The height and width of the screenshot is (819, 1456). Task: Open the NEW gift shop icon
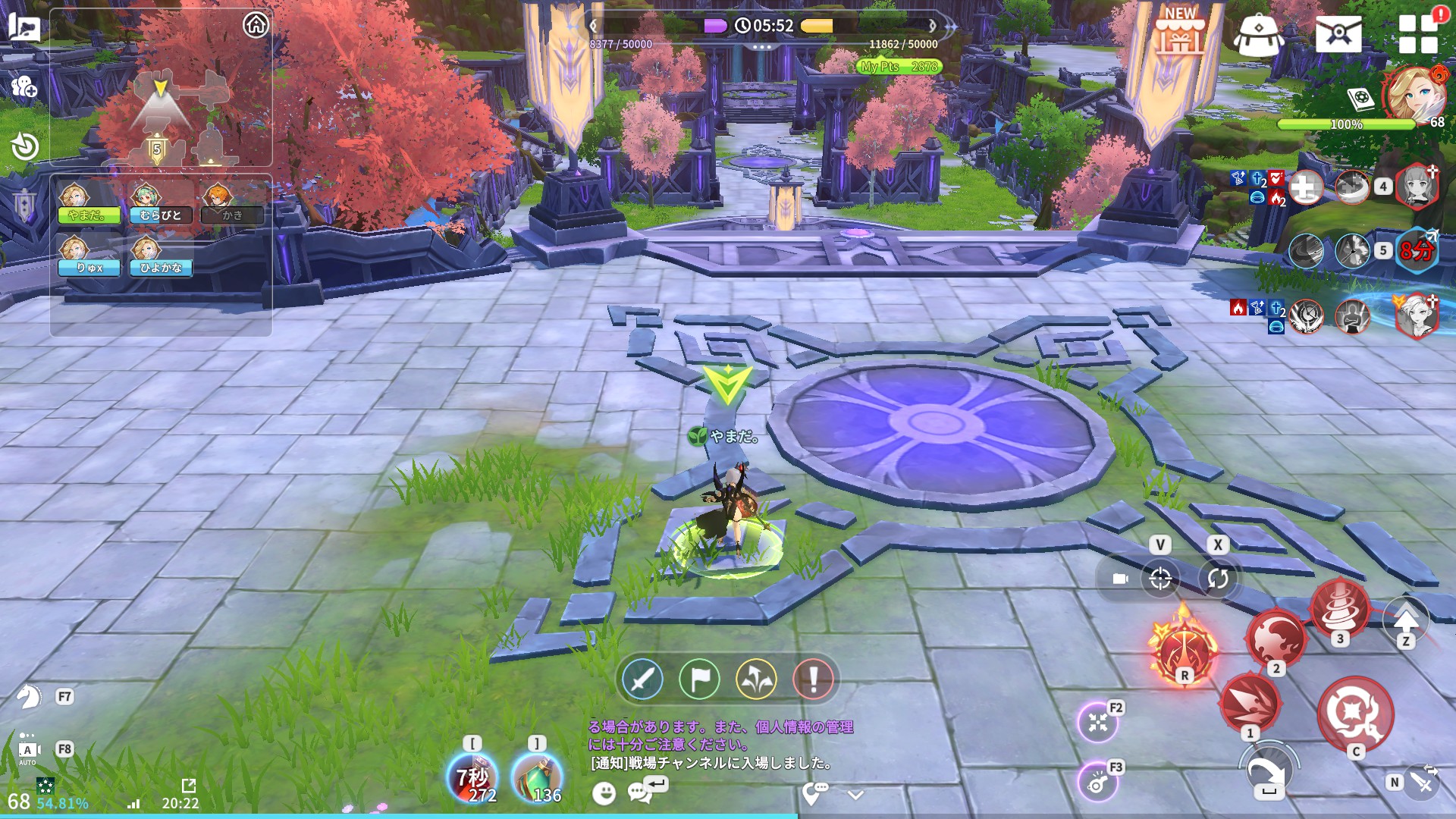[1179, 32]
